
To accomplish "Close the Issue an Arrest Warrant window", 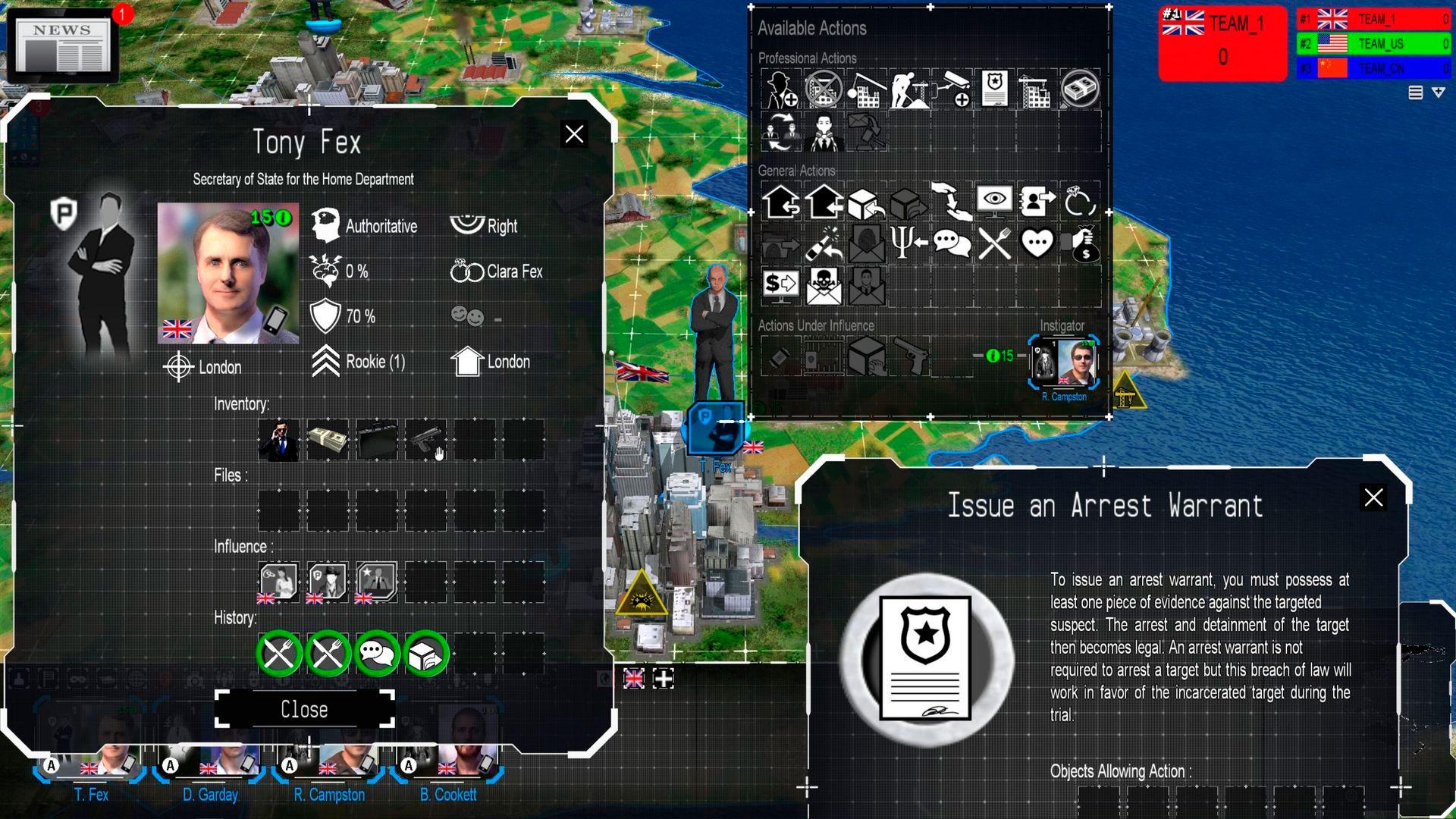I will (x=1373, y=497).
